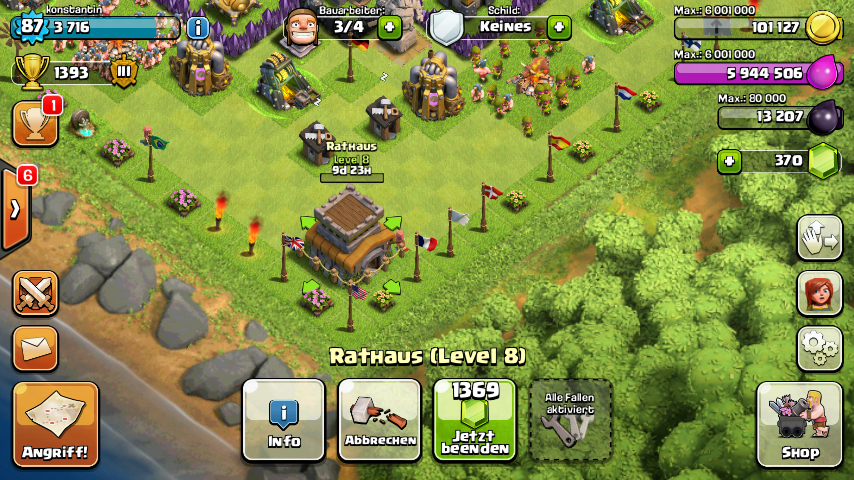This screenshot has width=854, height=480.
Task: Choose Abbrechen to cancel the upgrade
Action: [x=379, y=420]
